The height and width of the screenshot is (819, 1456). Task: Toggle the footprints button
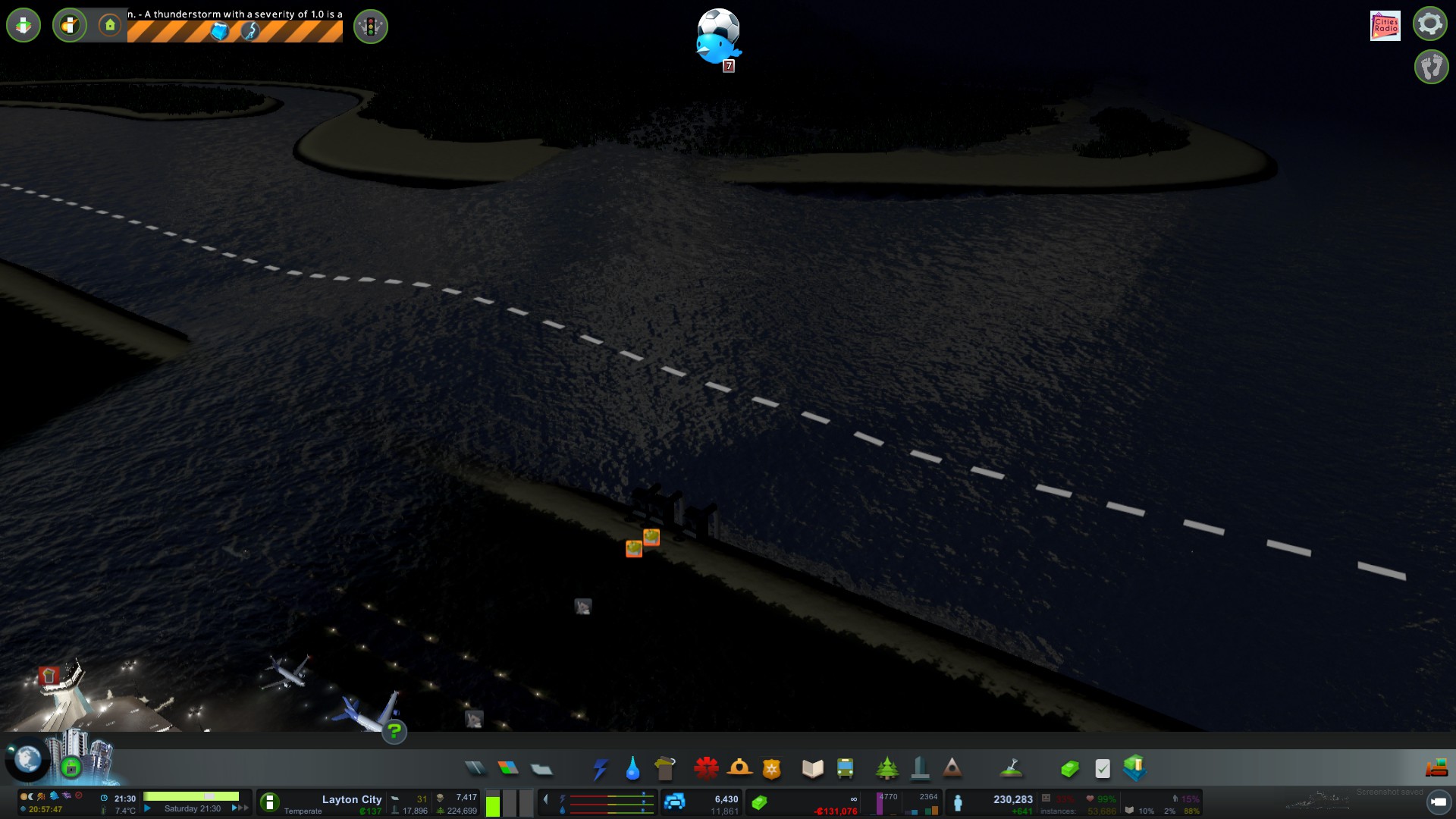tap(1431, 67)
